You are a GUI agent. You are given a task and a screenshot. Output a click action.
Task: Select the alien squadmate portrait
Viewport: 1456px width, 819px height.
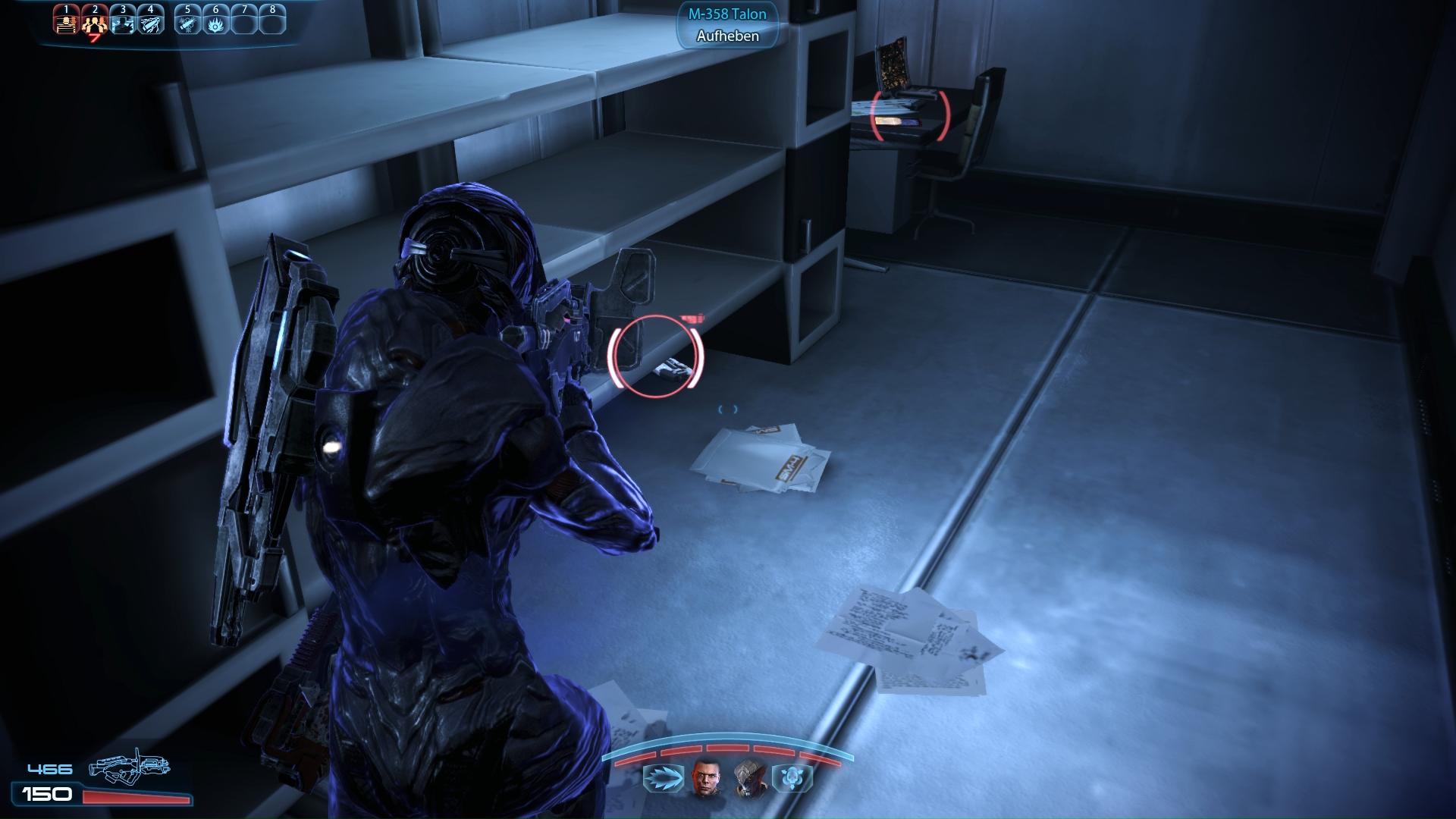pyautogui.click(x=749, y=778)
